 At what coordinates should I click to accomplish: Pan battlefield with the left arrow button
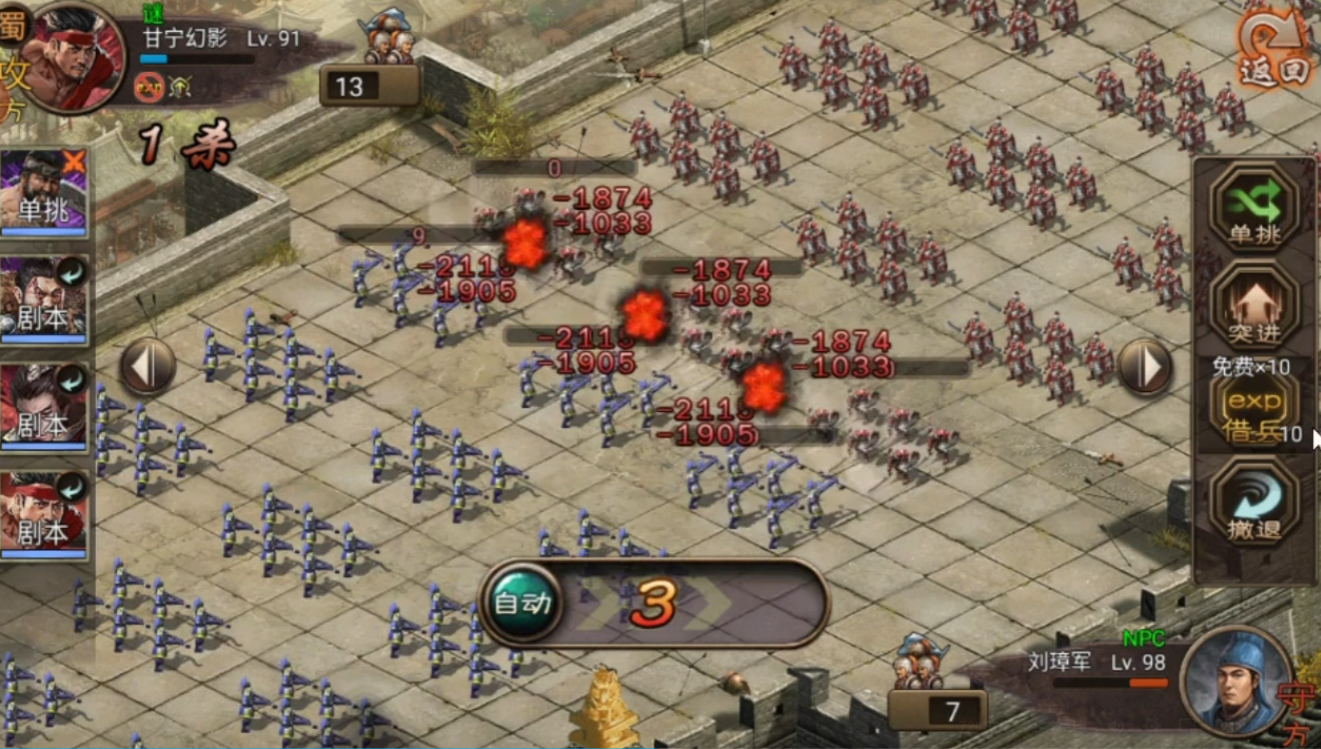(148, 366)
